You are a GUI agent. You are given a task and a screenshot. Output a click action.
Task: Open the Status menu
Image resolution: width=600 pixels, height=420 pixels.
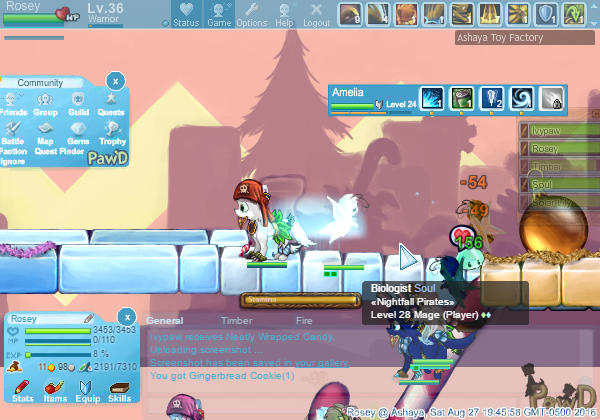pos(185,14)
